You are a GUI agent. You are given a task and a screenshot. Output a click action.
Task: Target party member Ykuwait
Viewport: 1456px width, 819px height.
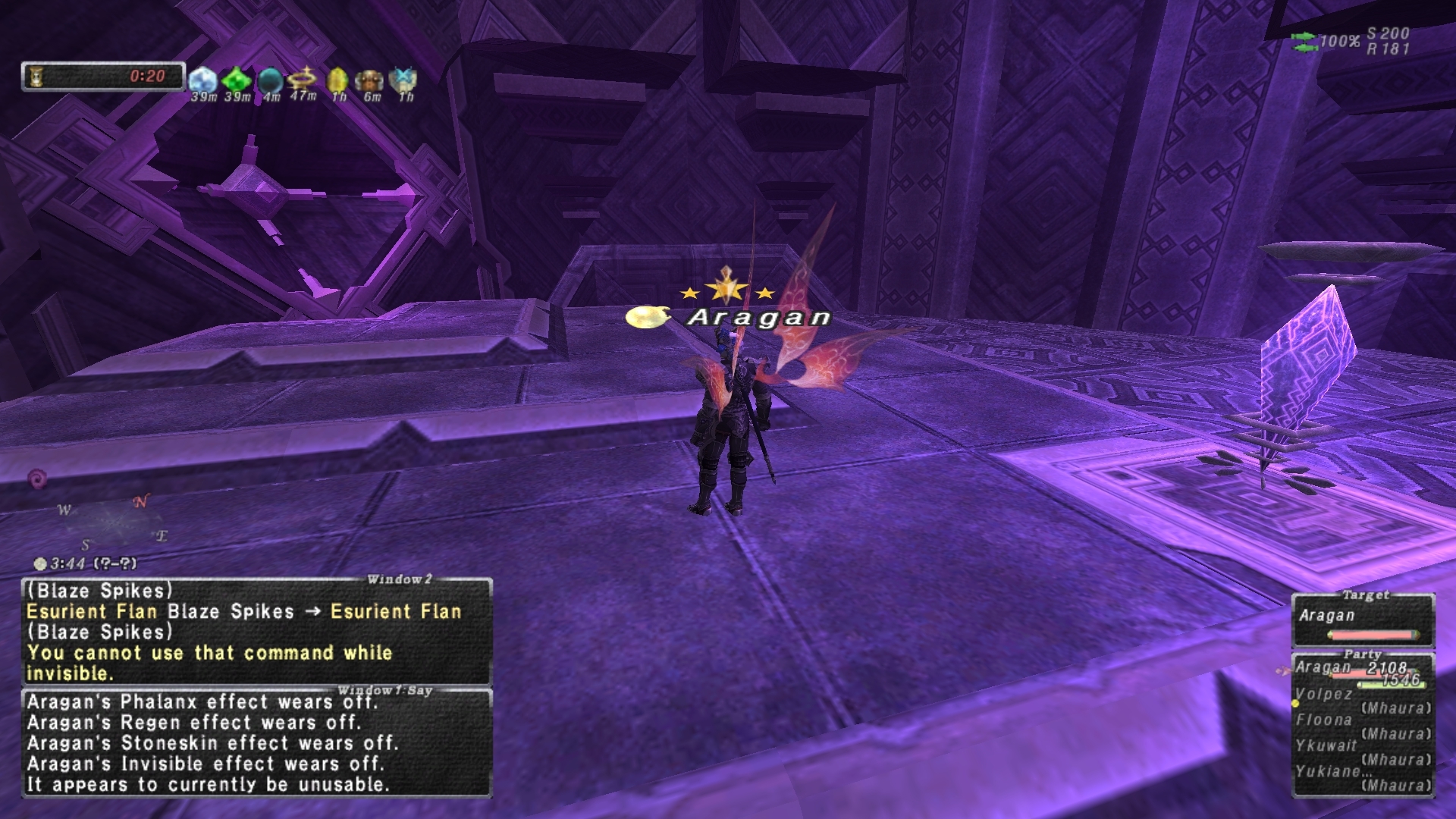[1326, 745]
